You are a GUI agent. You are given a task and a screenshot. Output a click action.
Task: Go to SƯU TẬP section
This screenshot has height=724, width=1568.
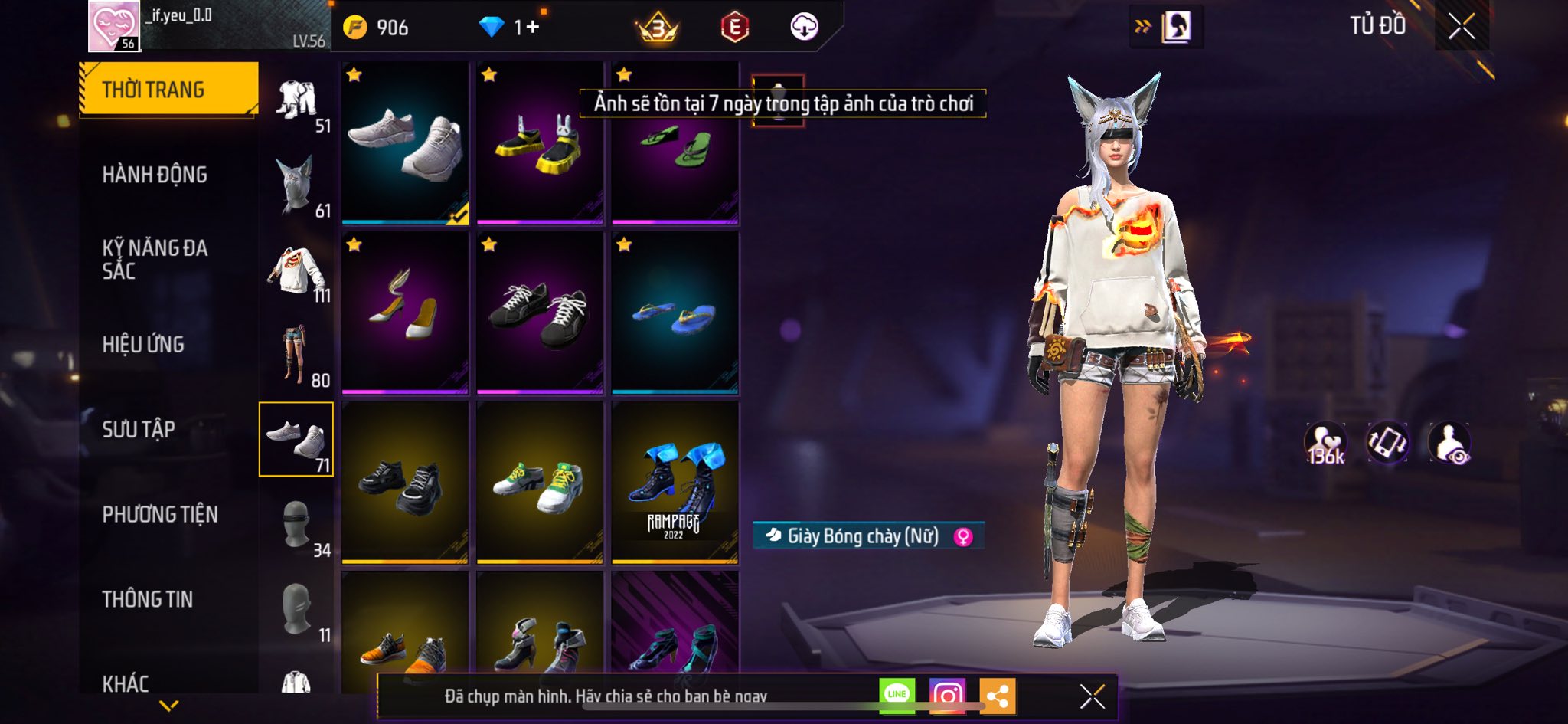tap(139, 429)
